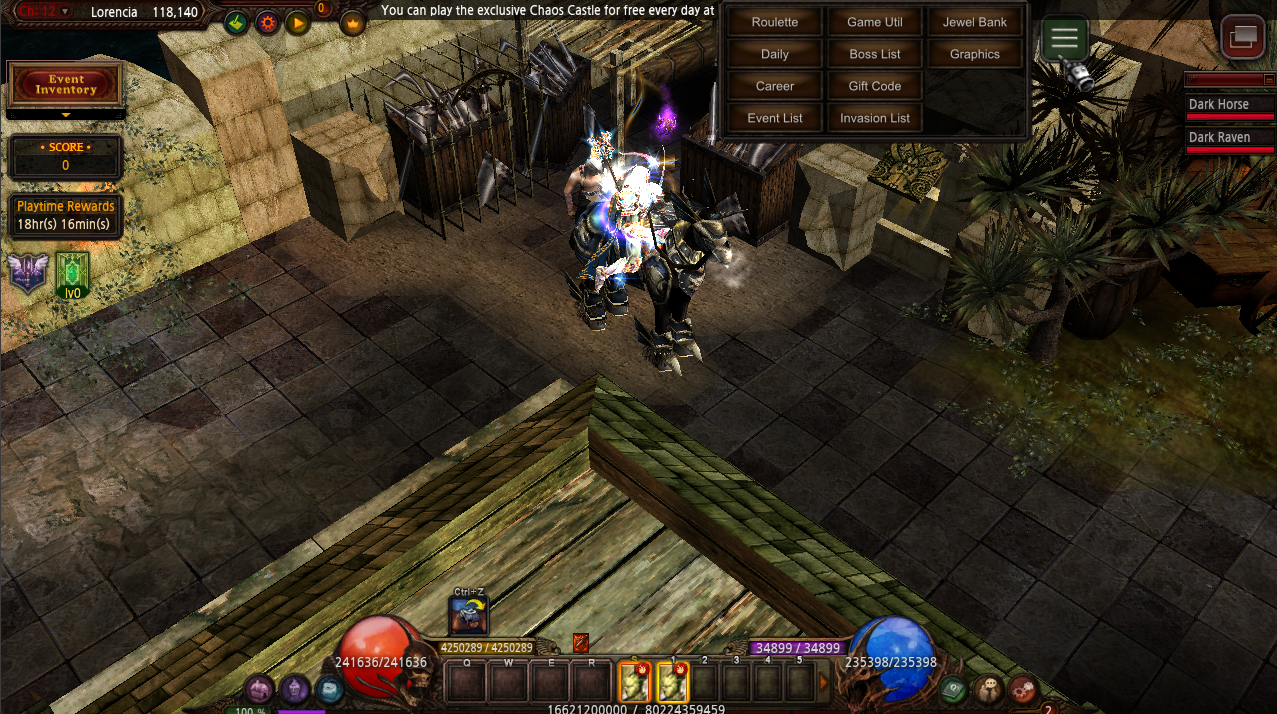Open settings via bottom-right gears icon

tap(1022, 689)
